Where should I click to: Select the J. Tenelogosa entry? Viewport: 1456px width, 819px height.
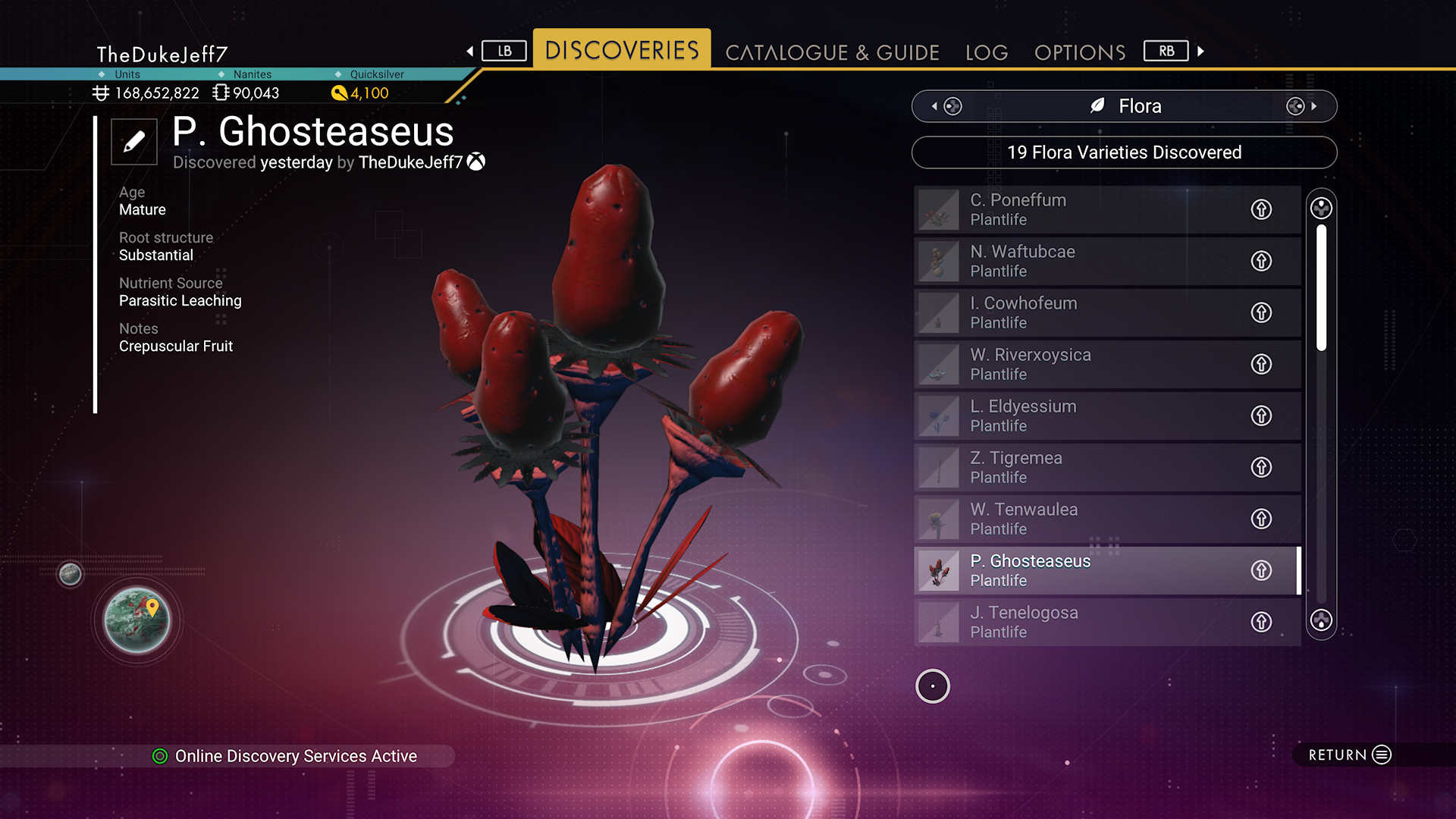(x=1077, y=622)
